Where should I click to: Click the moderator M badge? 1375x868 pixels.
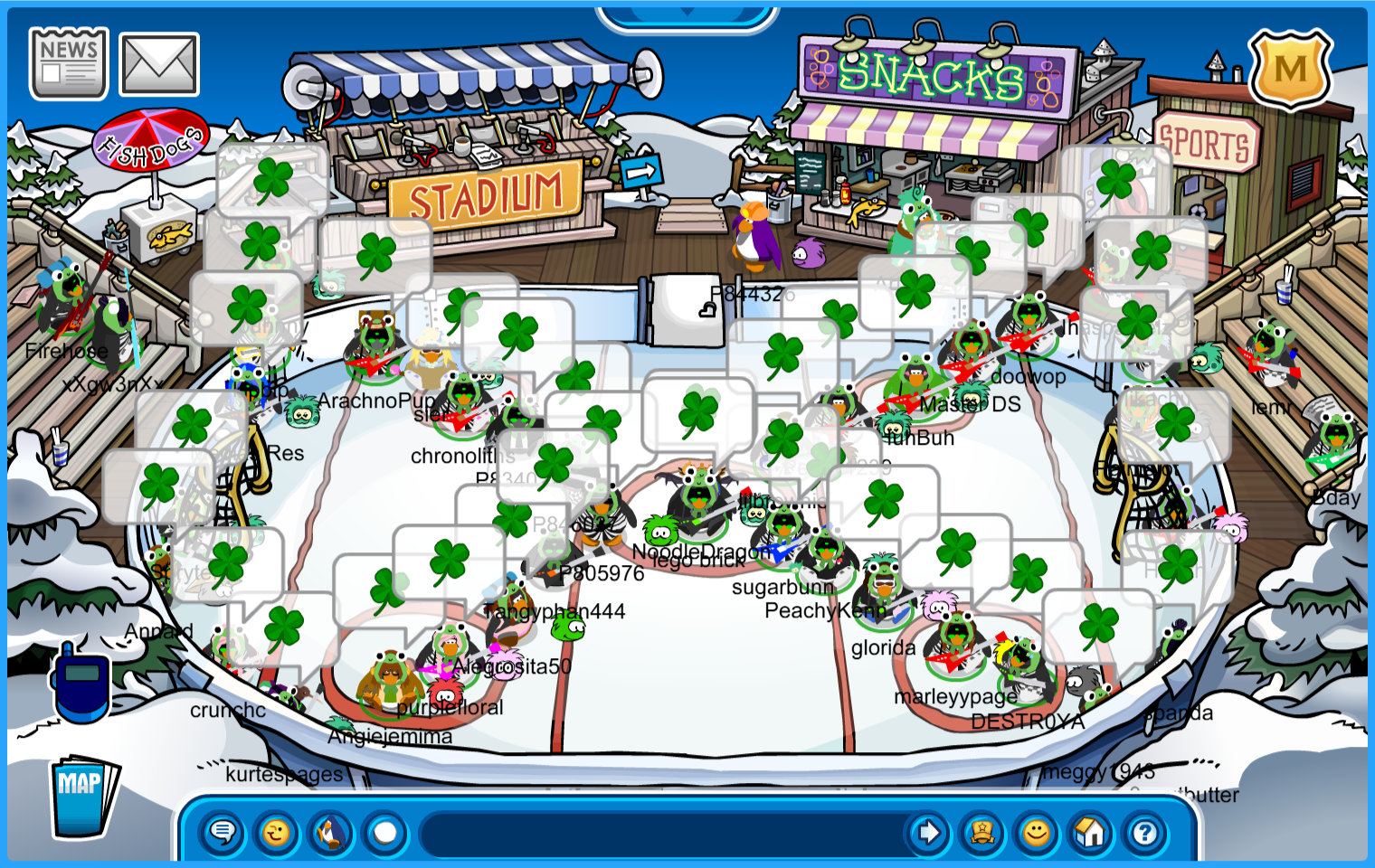tap(1290, 70)
